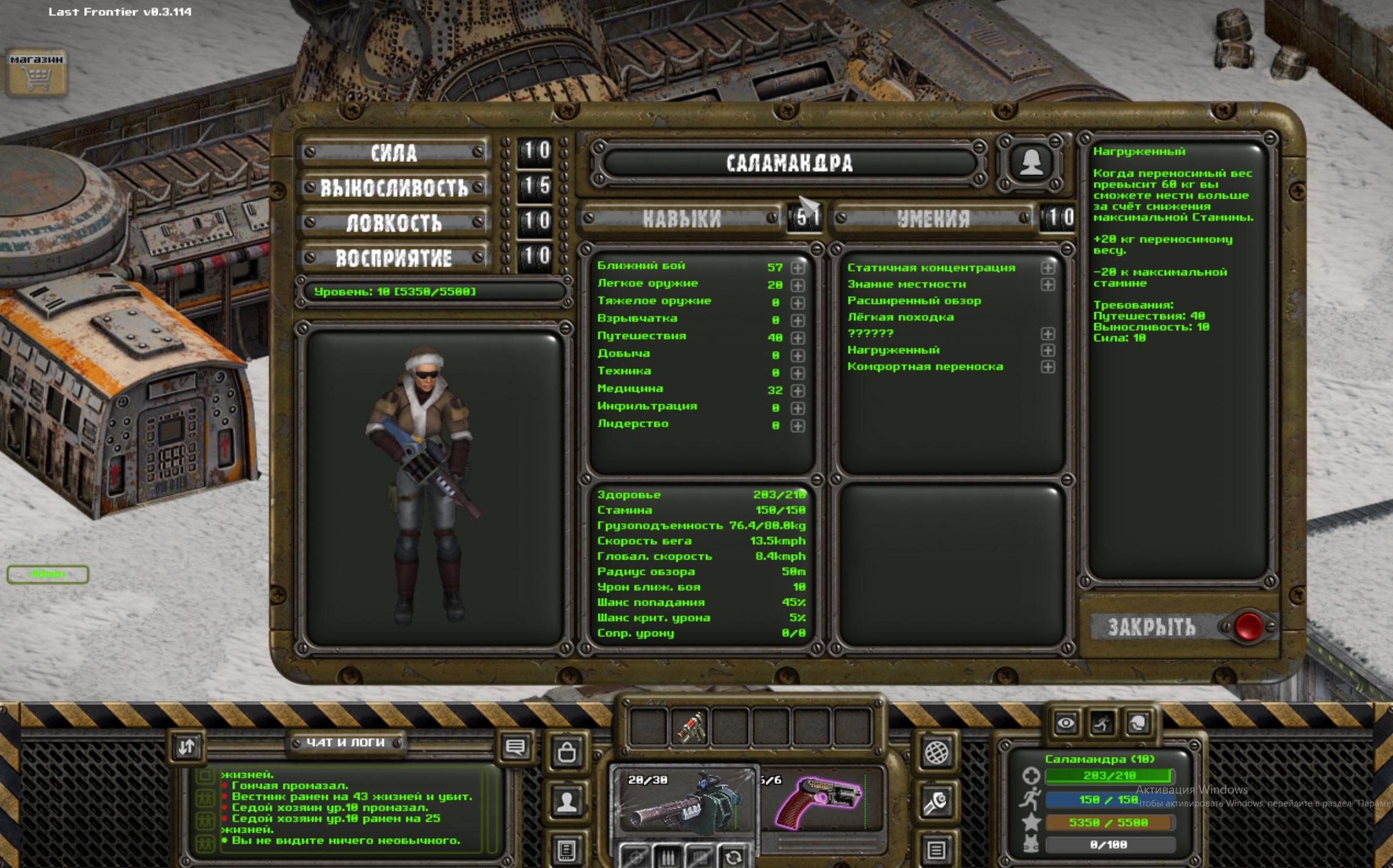Viewport: 1393px width, 868px height.
Task: Open the магазин shop button
Action: click(x=37, y=73)
